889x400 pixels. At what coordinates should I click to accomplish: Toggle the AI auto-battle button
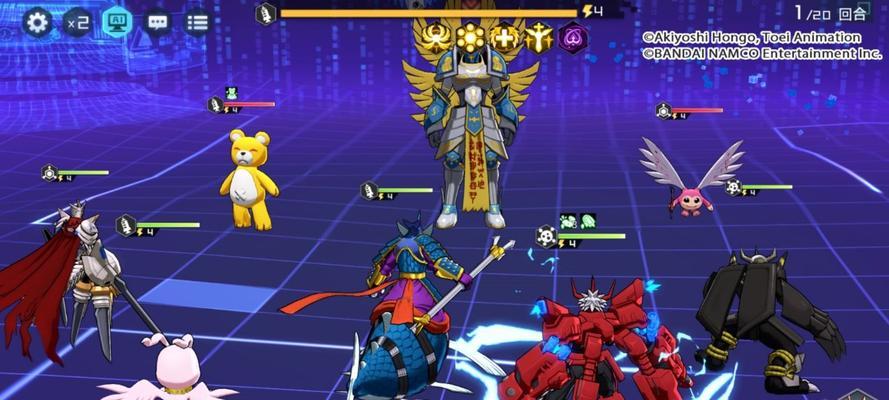click(x=118, y=21)
